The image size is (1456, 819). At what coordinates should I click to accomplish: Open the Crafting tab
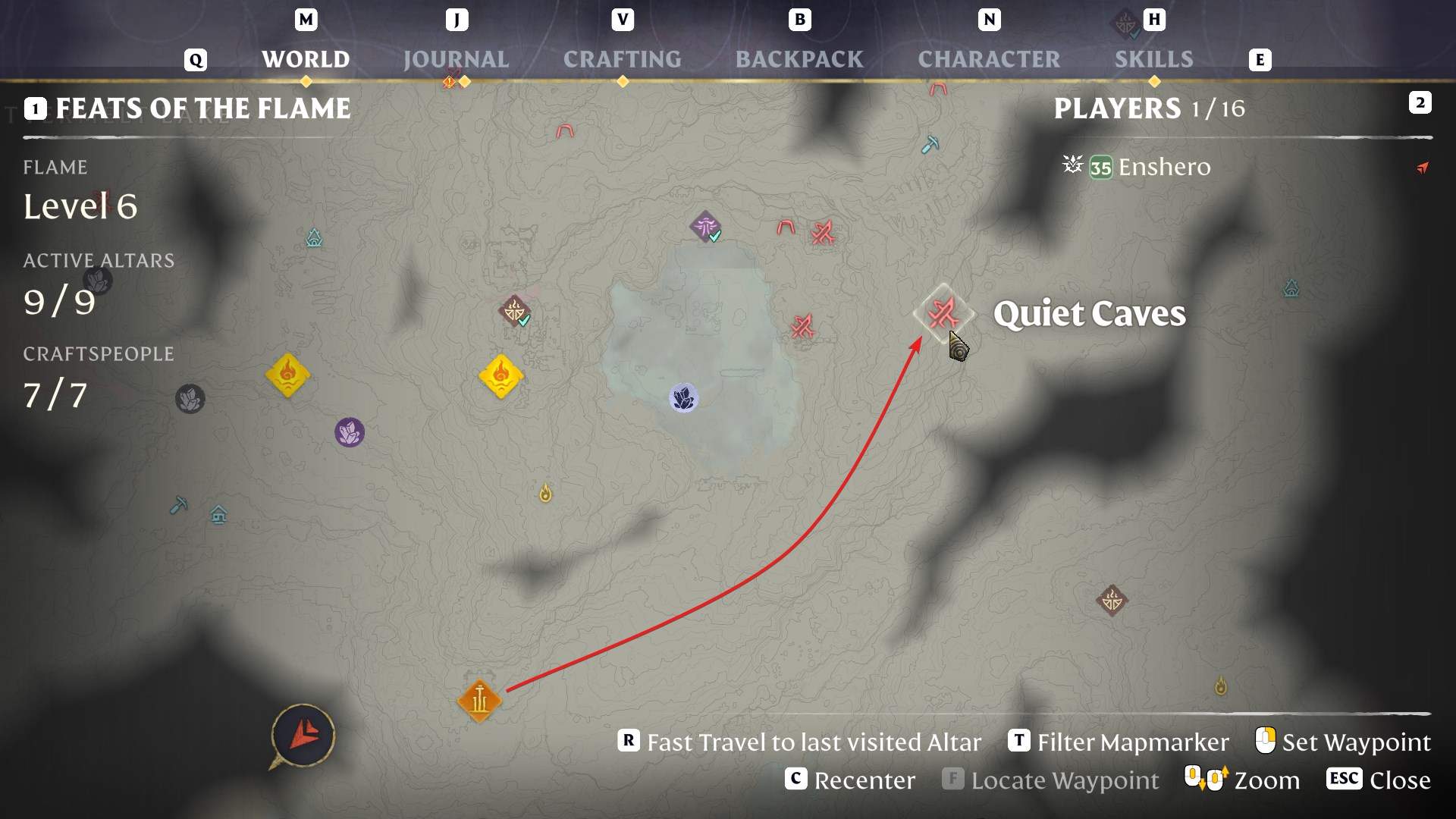click(x=622, y=59)
